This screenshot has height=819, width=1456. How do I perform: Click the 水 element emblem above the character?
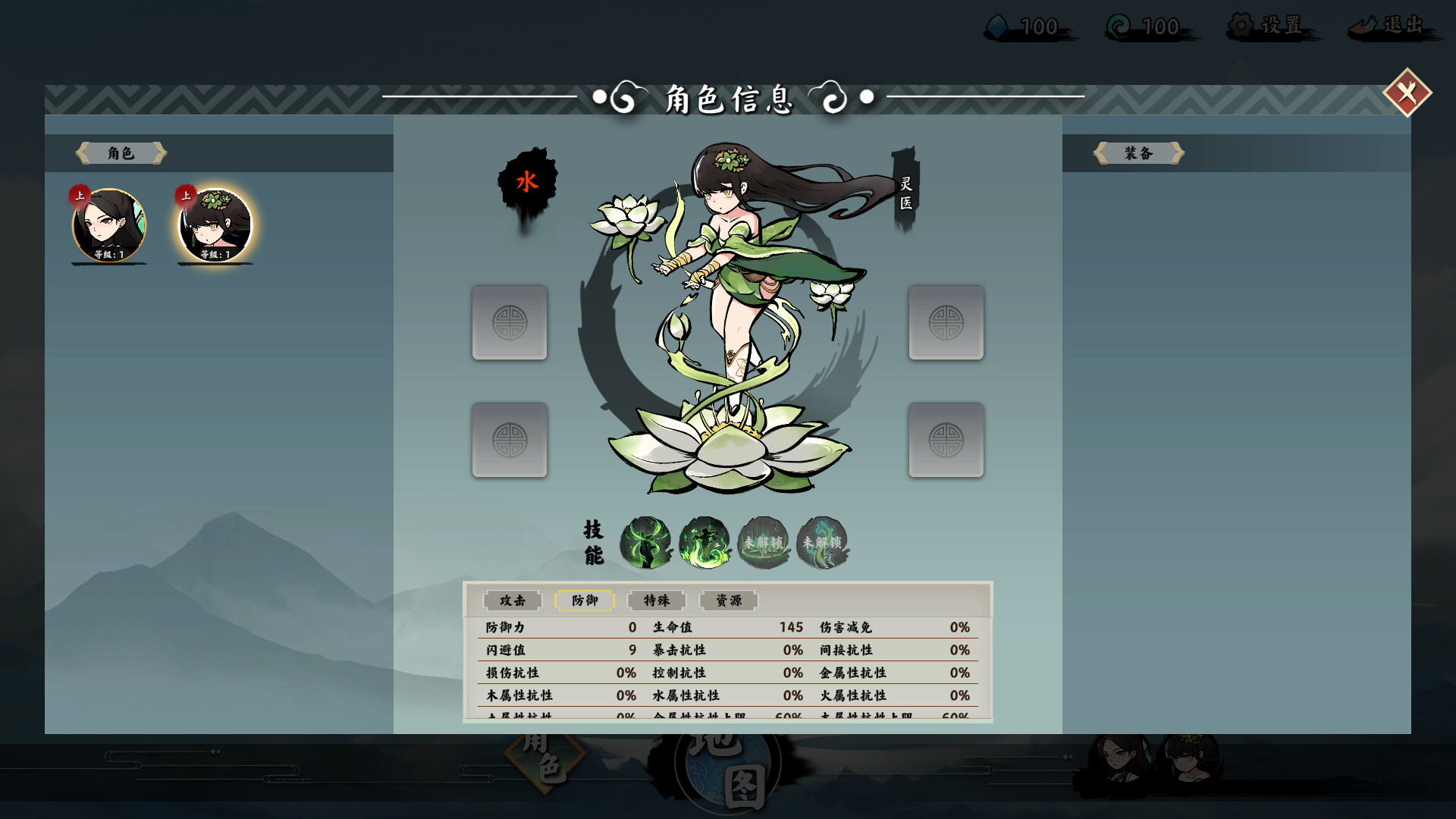526,182
